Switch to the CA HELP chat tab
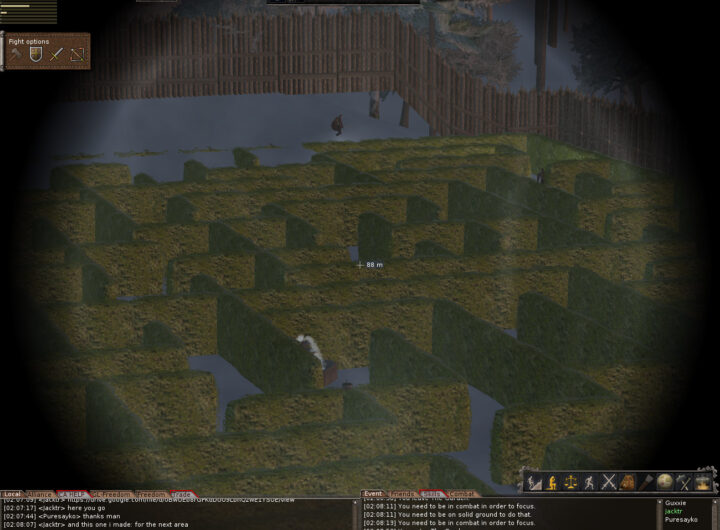The image size is (720, 530). pos(71,494)
